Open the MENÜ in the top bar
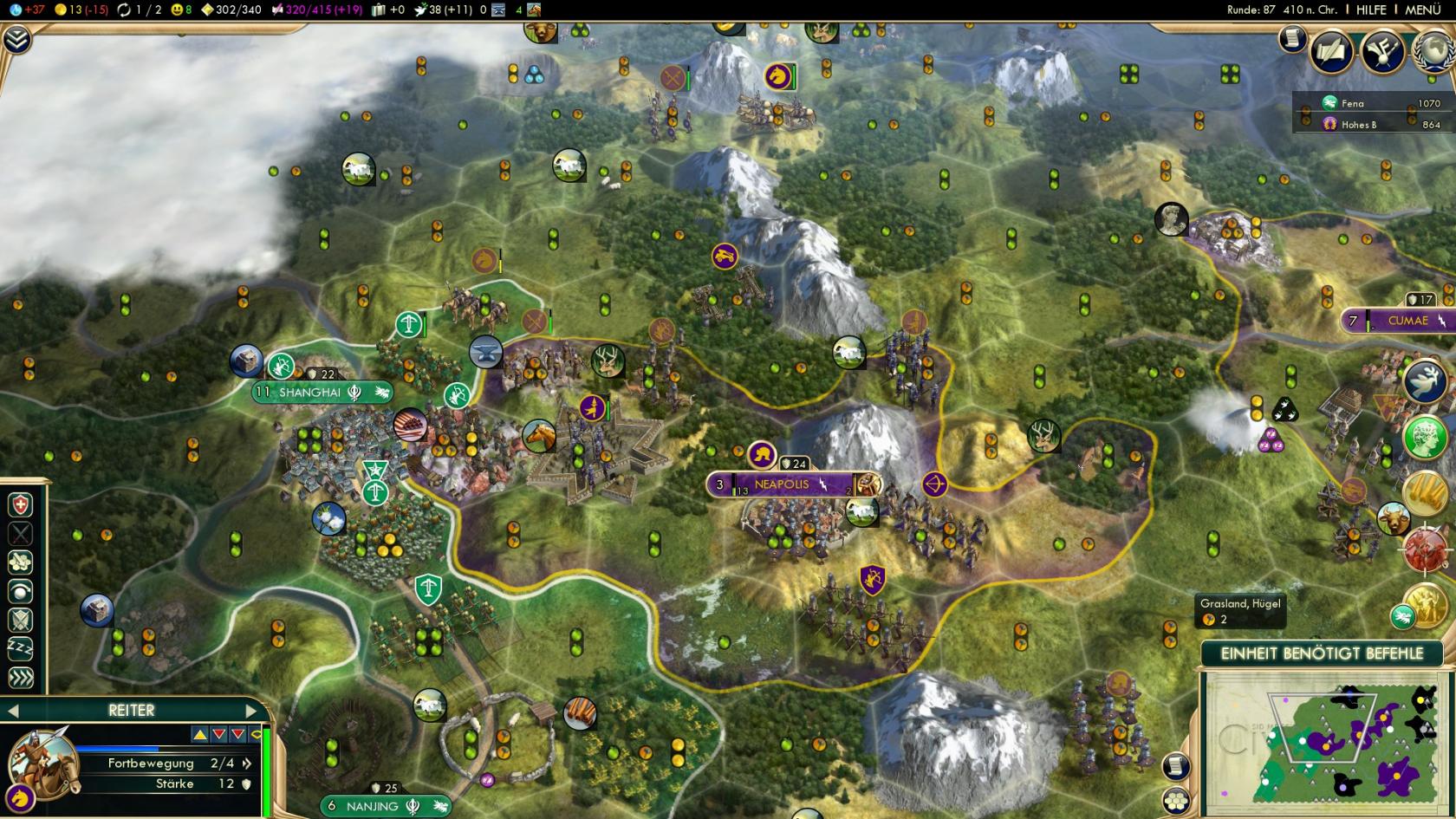 tap(1422, 10)
